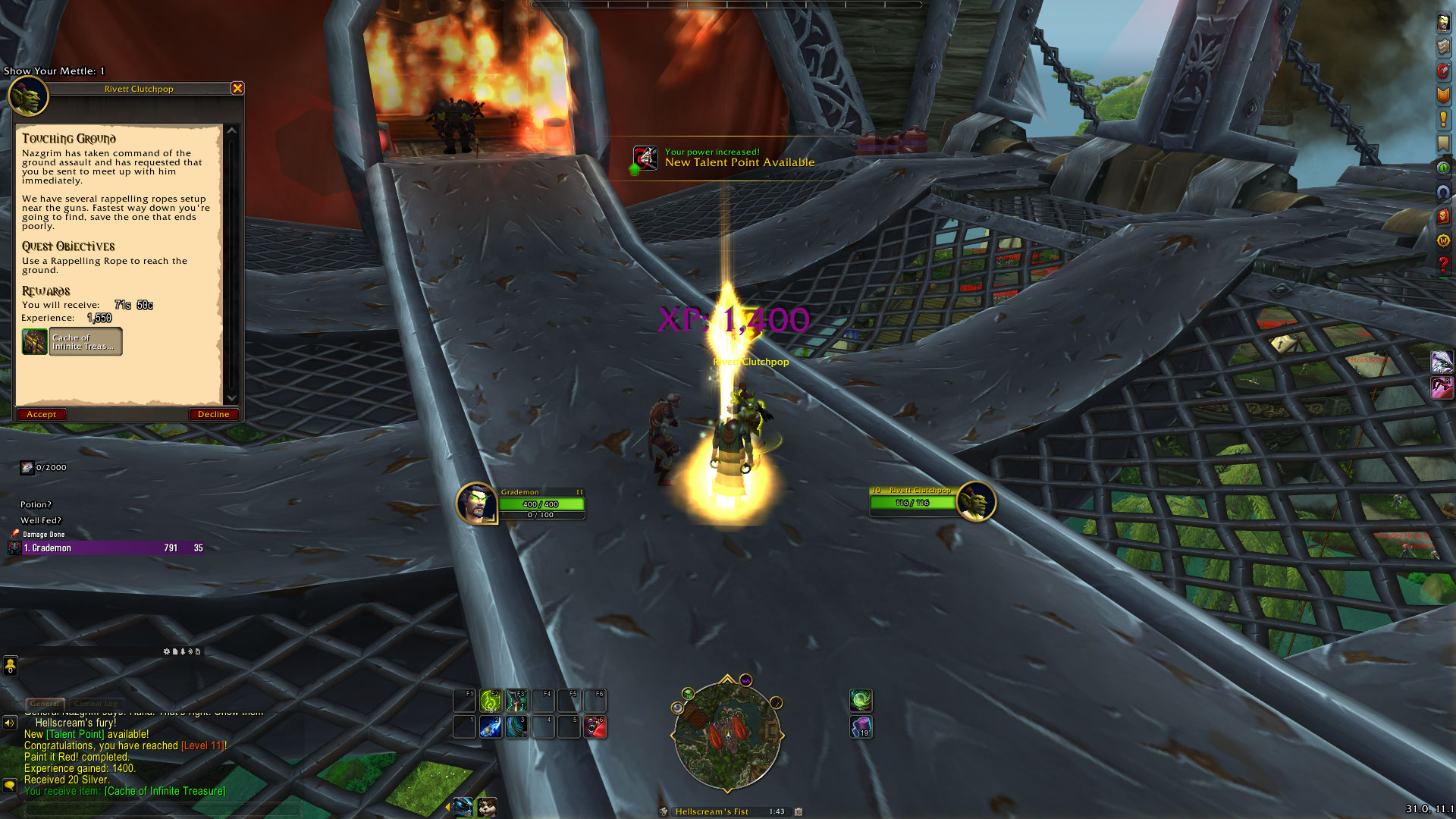
Task: Open the New Talent Point Available alert
Action: pos(724,158)
